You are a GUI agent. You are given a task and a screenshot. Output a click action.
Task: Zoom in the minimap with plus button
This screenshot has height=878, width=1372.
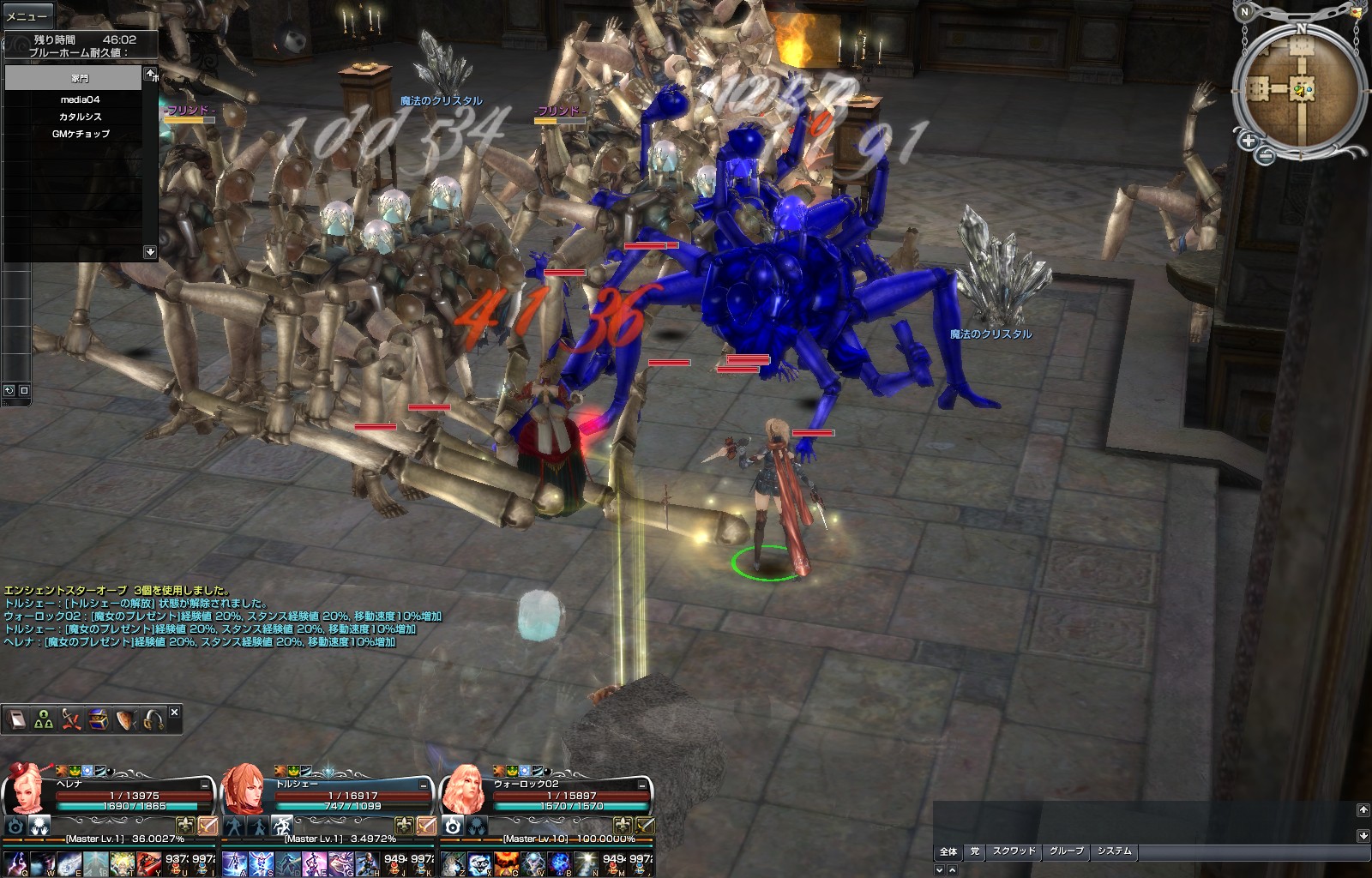click(1248, 141)
